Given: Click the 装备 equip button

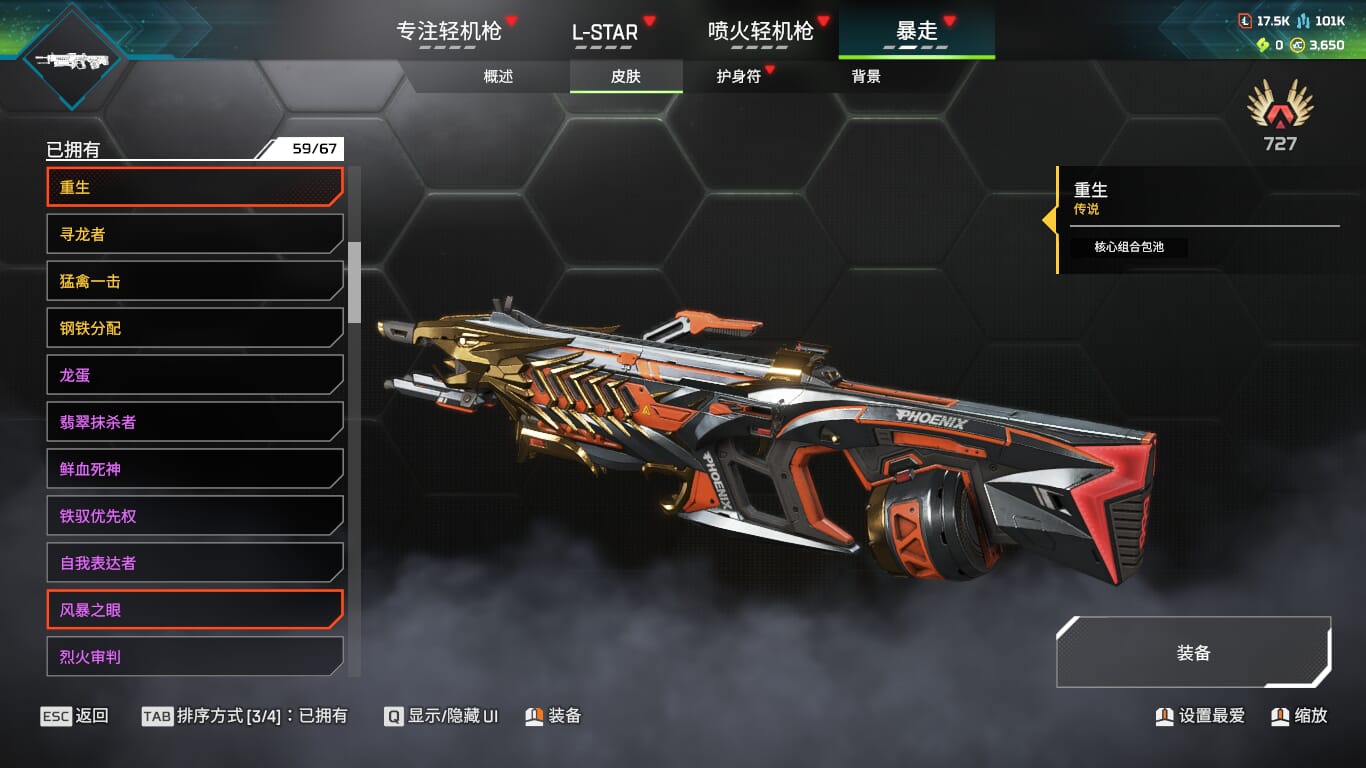Looking at the screenshot, I should pos(1193,653).
